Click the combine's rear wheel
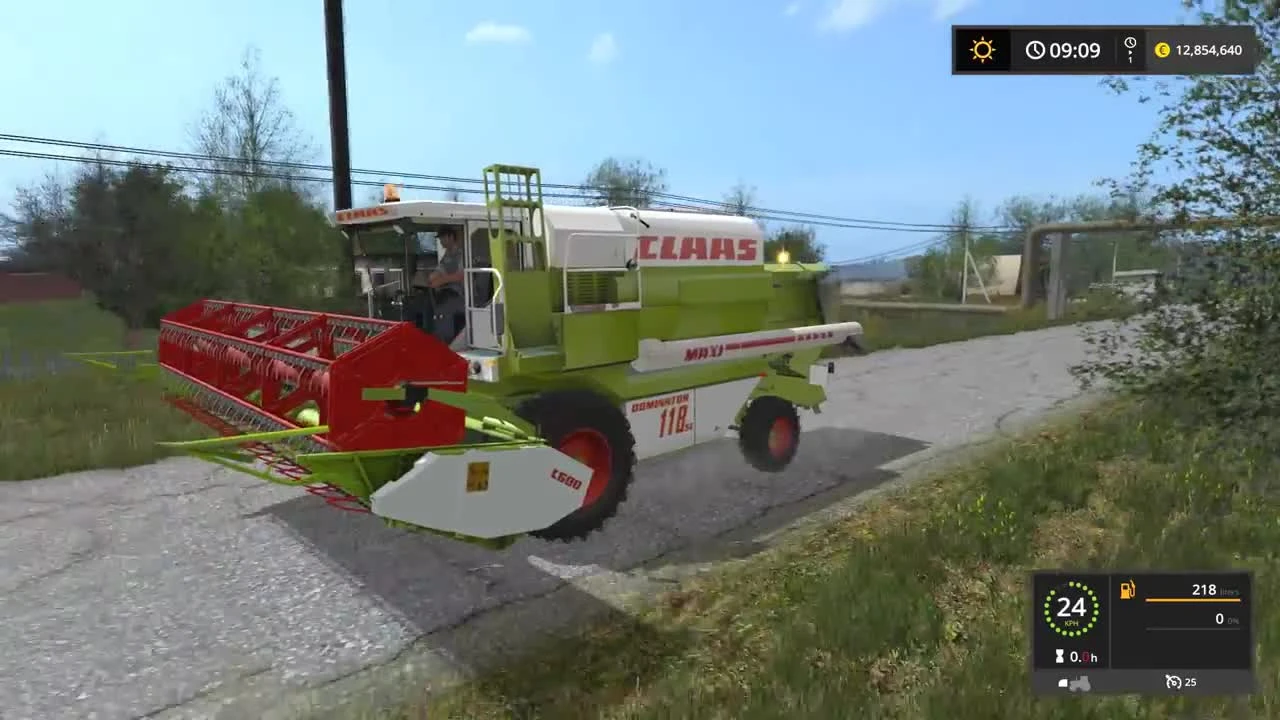 click(772, 432)
